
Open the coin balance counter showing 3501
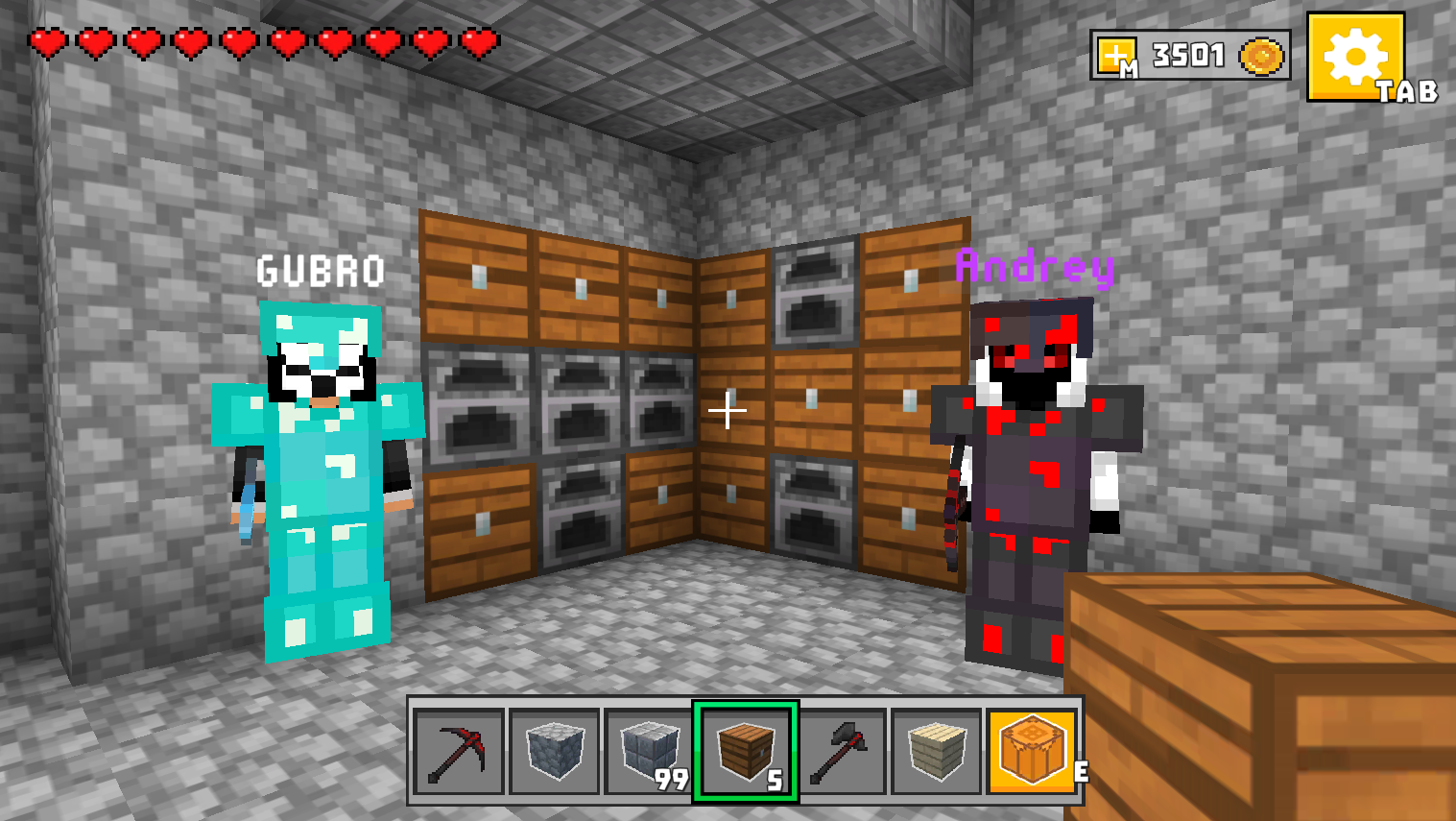(x=1188, y=55)
